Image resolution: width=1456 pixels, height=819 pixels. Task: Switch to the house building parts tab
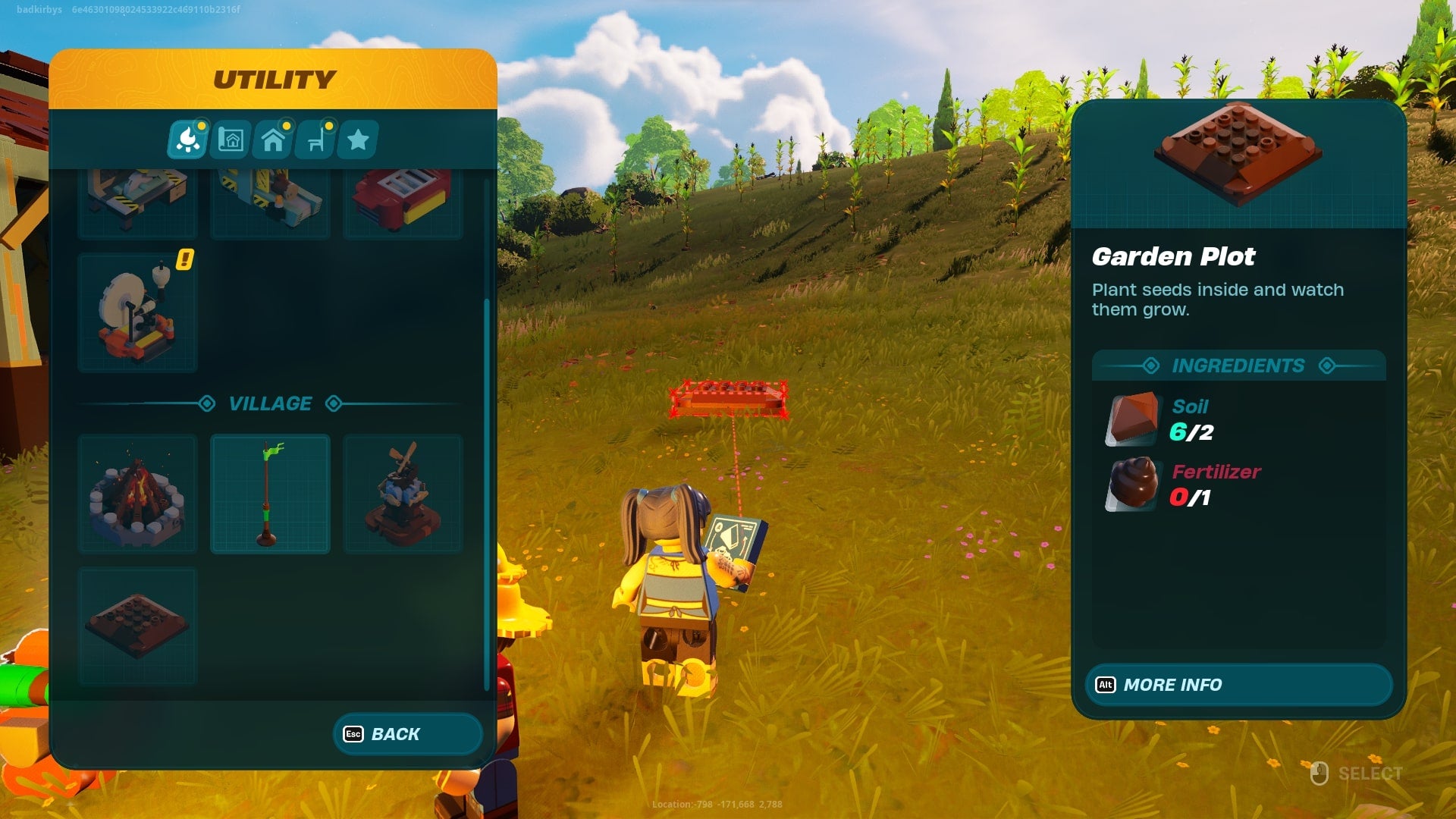[x=273, y=140]
